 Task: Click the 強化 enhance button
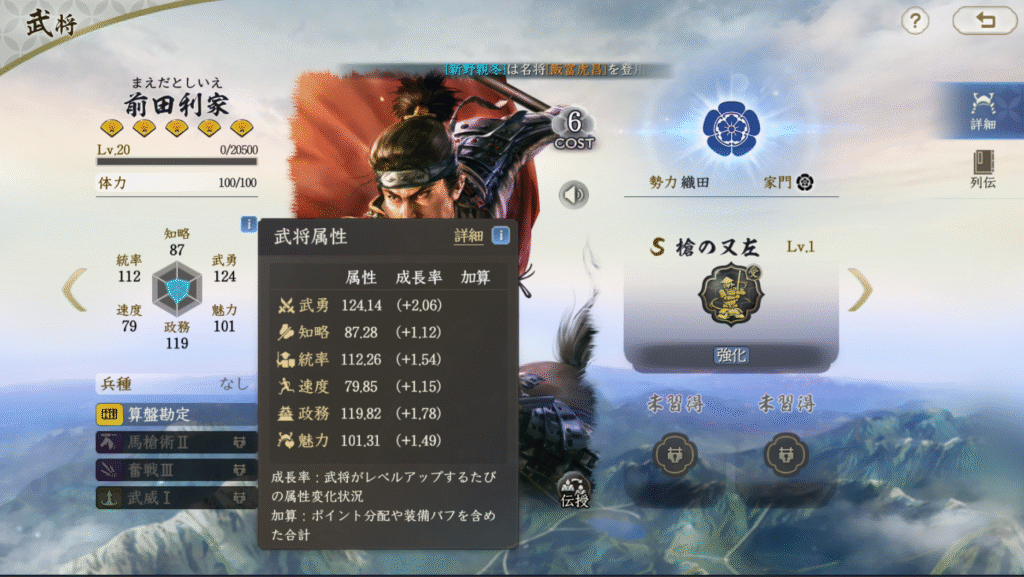[731, 355]
